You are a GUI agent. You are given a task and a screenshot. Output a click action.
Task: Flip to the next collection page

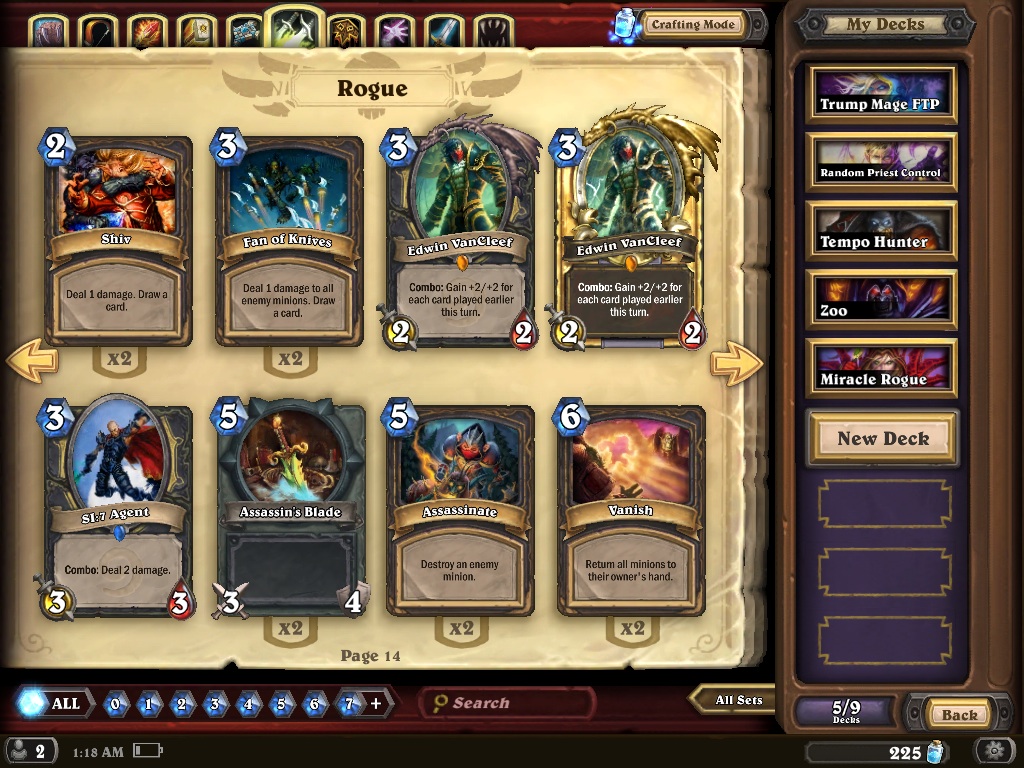tap(736, 363)
